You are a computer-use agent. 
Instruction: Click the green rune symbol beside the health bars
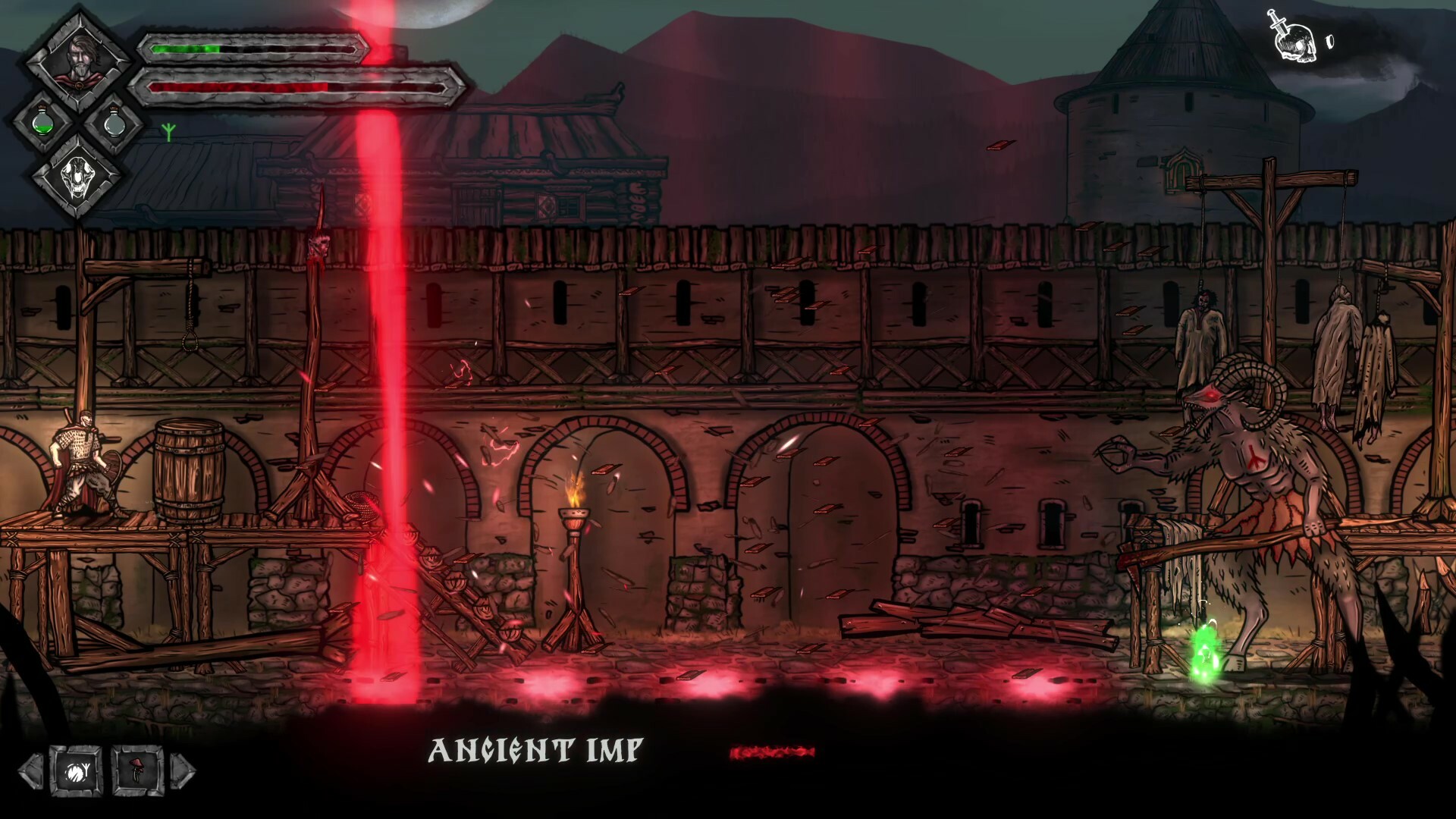pyautogui.click(x=168, y=130)
